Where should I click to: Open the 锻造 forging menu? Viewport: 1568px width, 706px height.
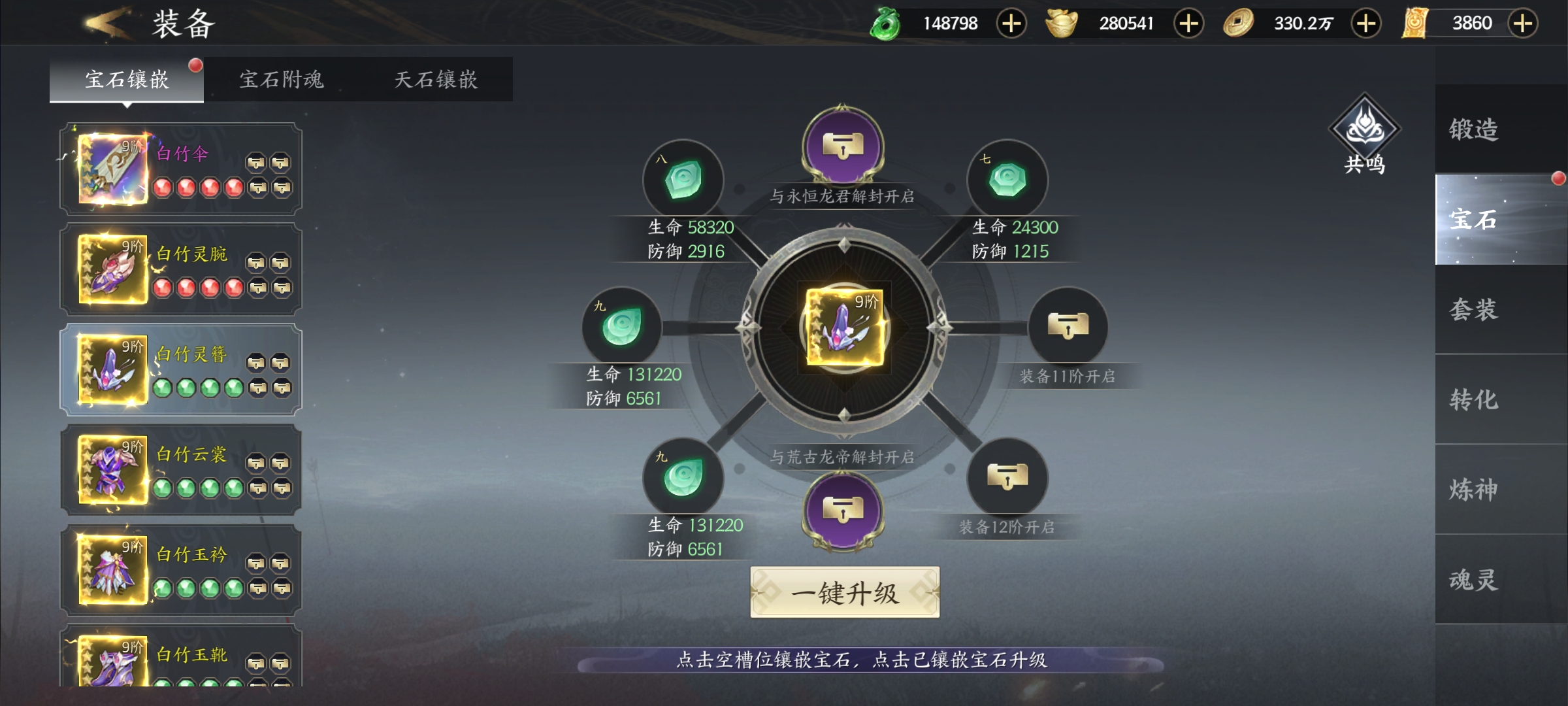tap(1474, 129)
